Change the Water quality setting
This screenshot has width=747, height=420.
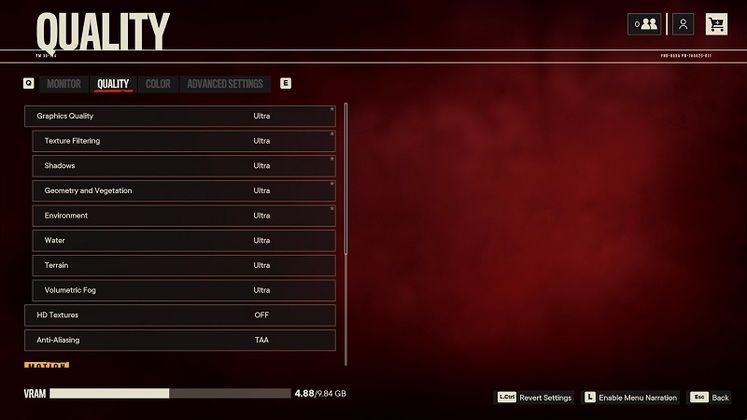(184, 241)
